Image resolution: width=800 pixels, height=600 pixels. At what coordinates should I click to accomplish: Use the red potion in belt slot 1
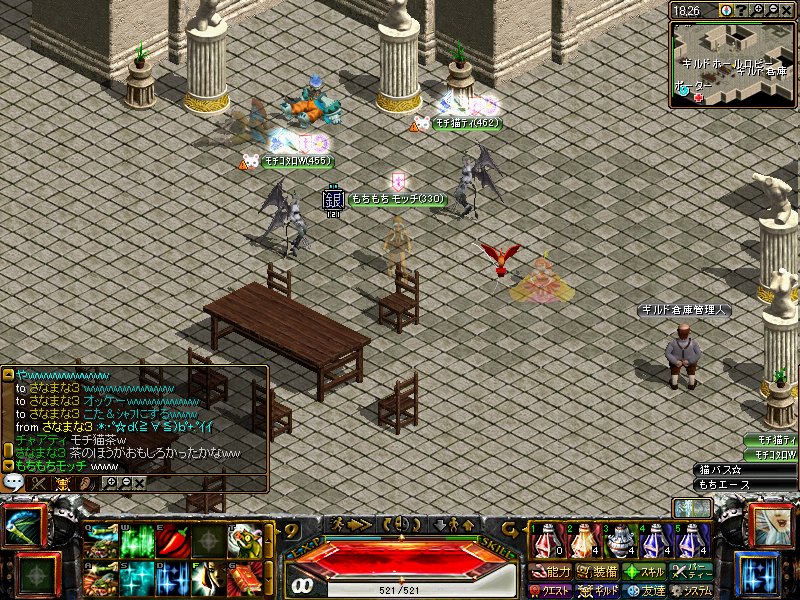(547, 543)
